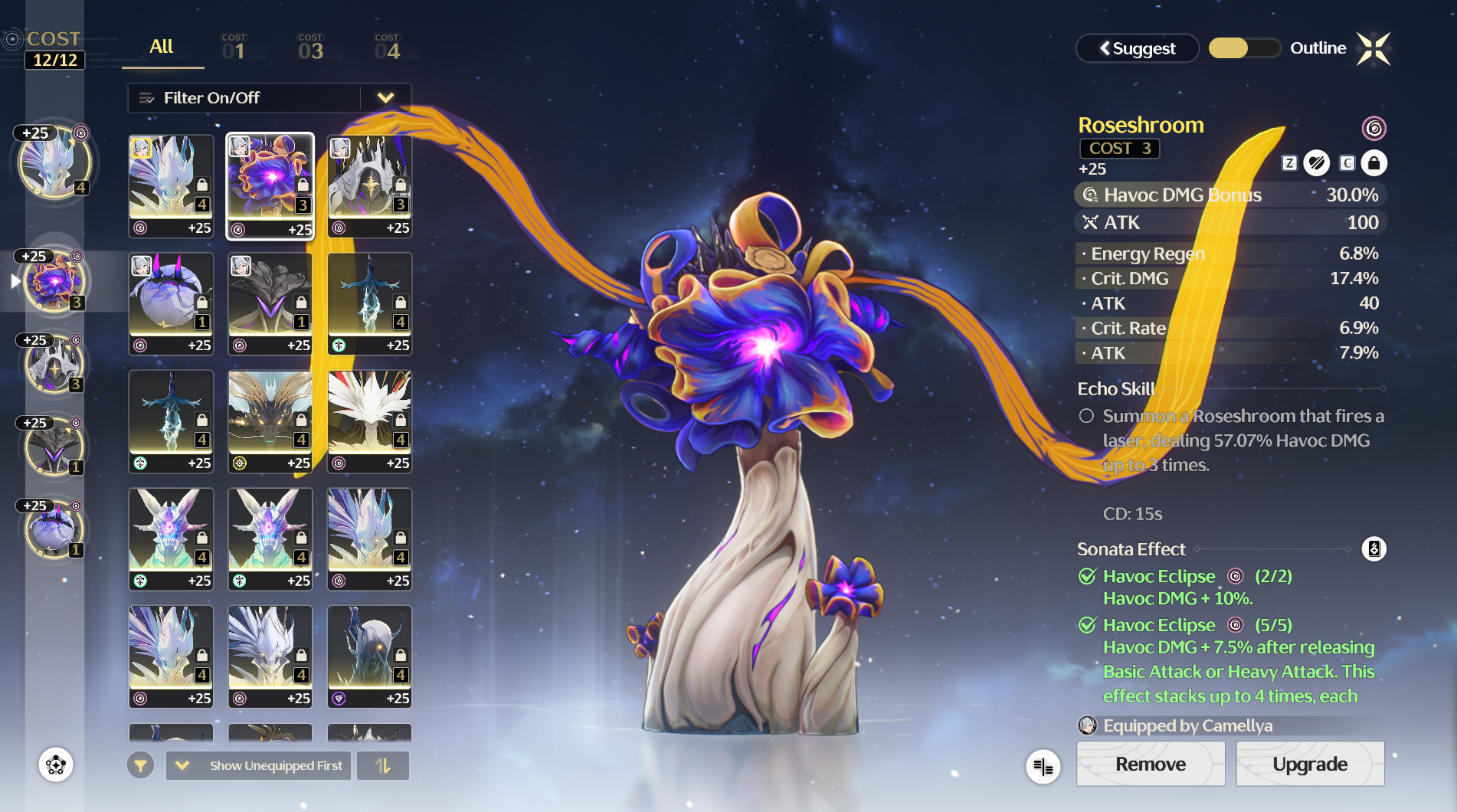Image resolution: width=1457 pixels, height=812 pixels.
Task: Toggle the Outline switch
Action: 1243,48
